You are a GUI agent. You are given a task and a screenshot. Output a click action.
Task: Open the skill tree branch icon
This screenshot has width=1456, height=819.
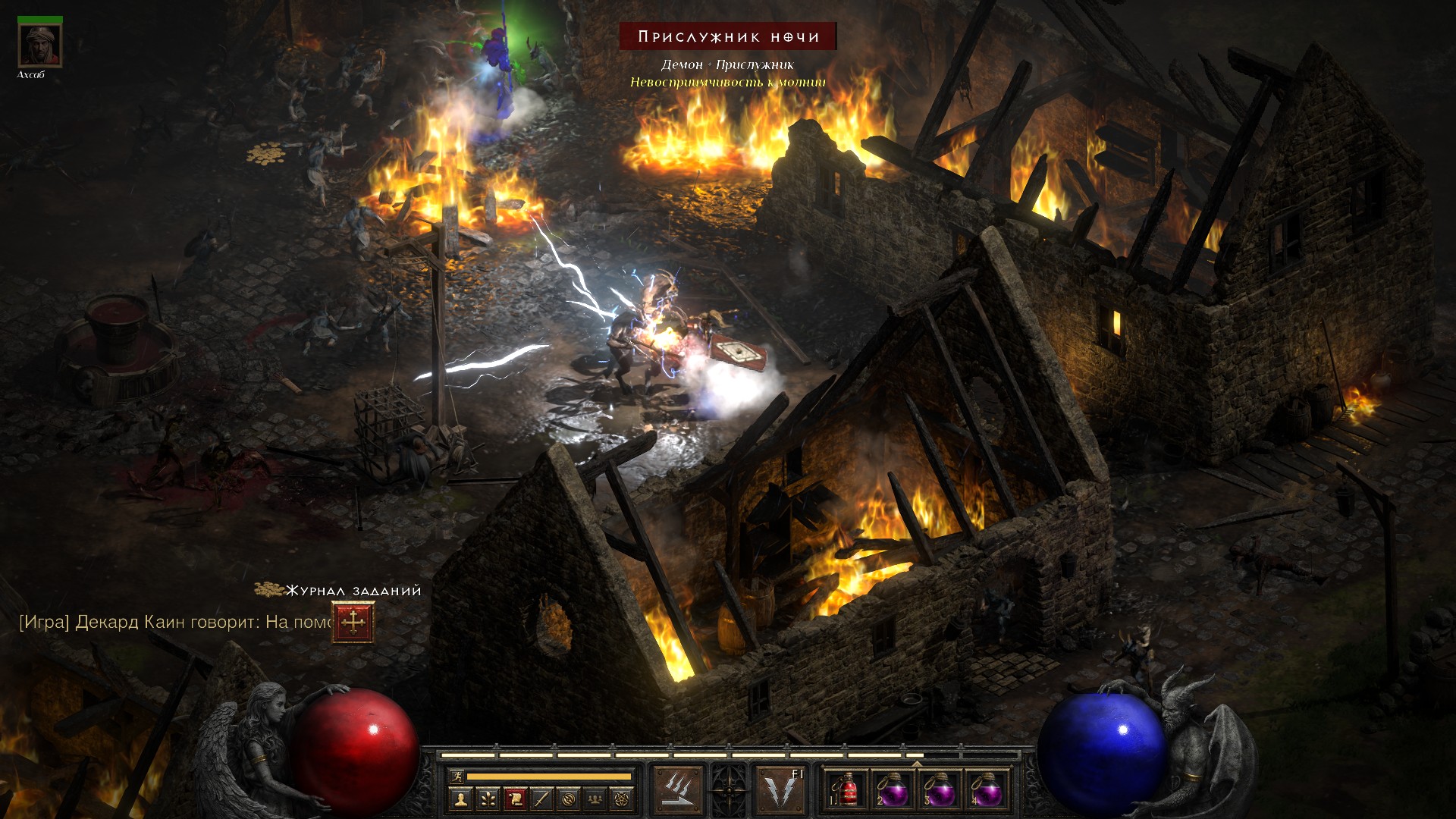(x=488, y=799)
